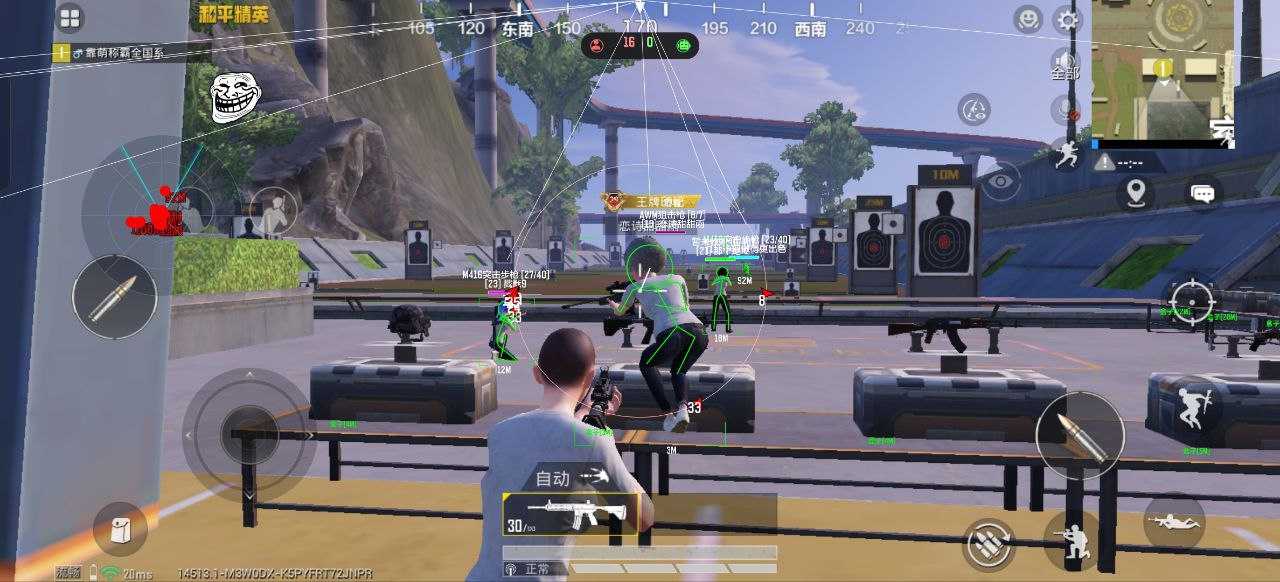Fire with the left bullet button
1280x582 pixels.
114,297
